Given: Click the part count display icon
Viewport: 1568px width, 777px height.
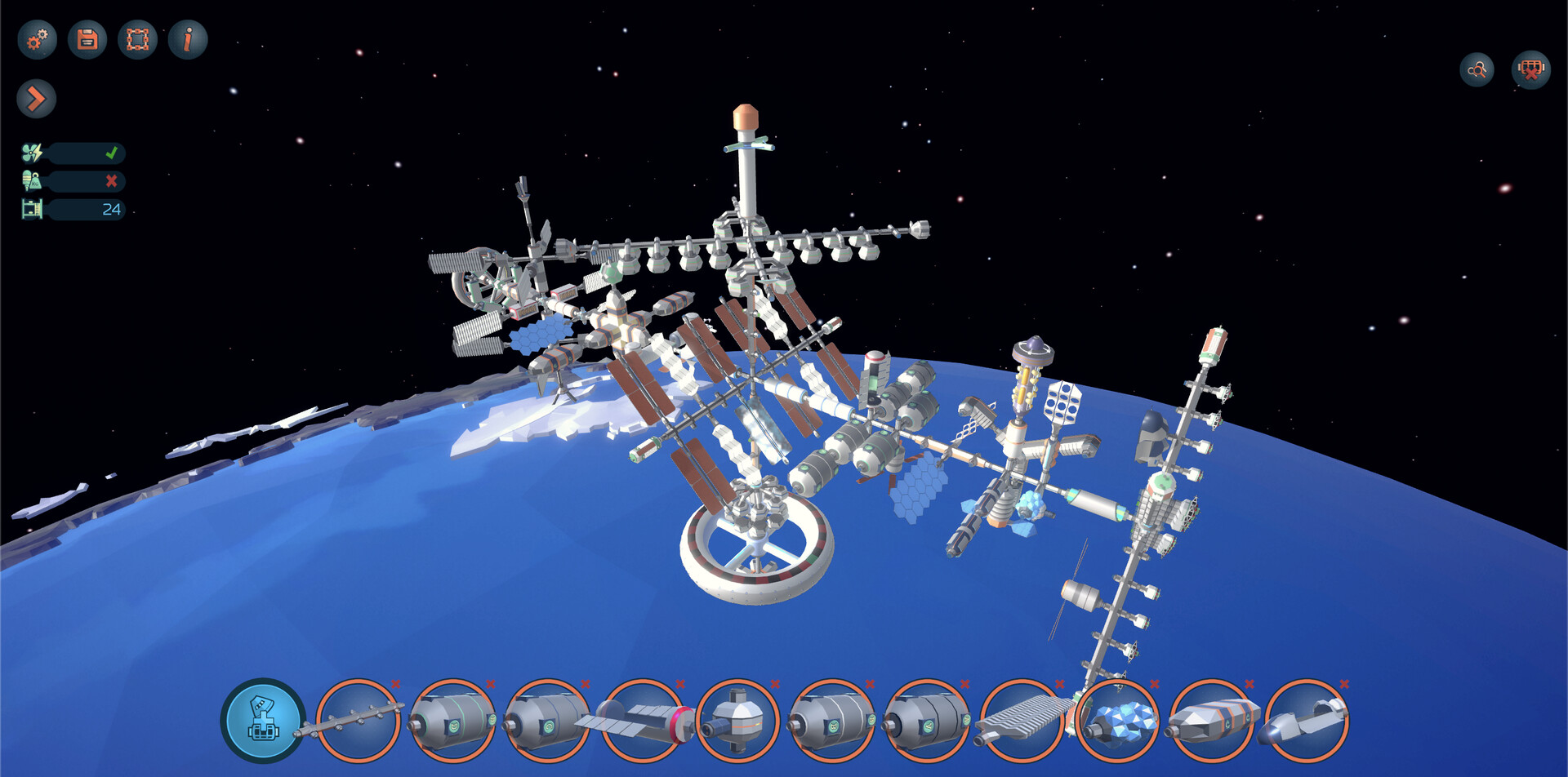Looking at the screenshot, I should pyautogui.click(x=33, y=210).
